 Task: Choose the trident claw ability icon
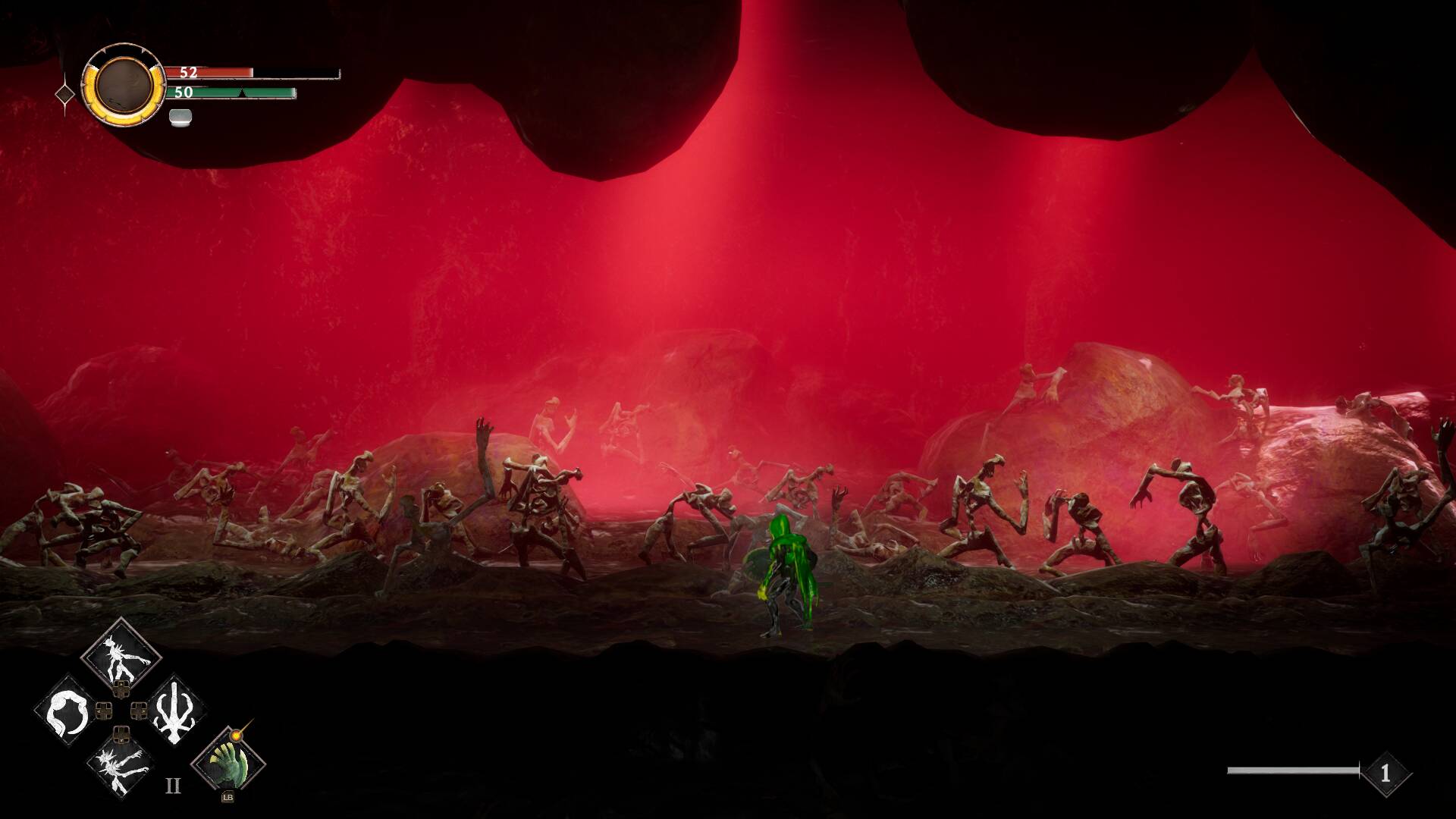pyautogui.click(x=175, y=711)
